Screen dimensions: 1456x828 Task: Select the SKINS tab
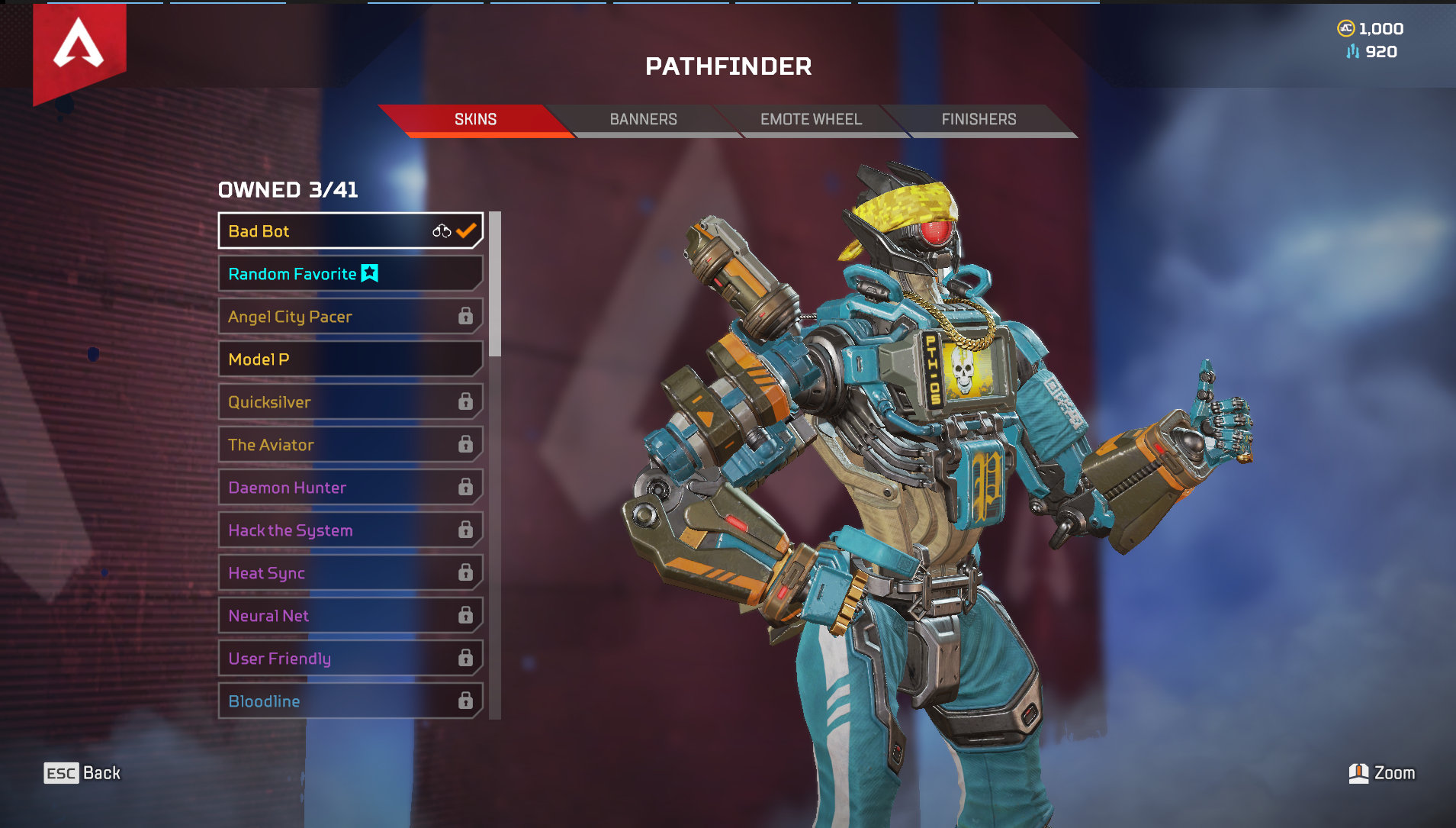475,119
